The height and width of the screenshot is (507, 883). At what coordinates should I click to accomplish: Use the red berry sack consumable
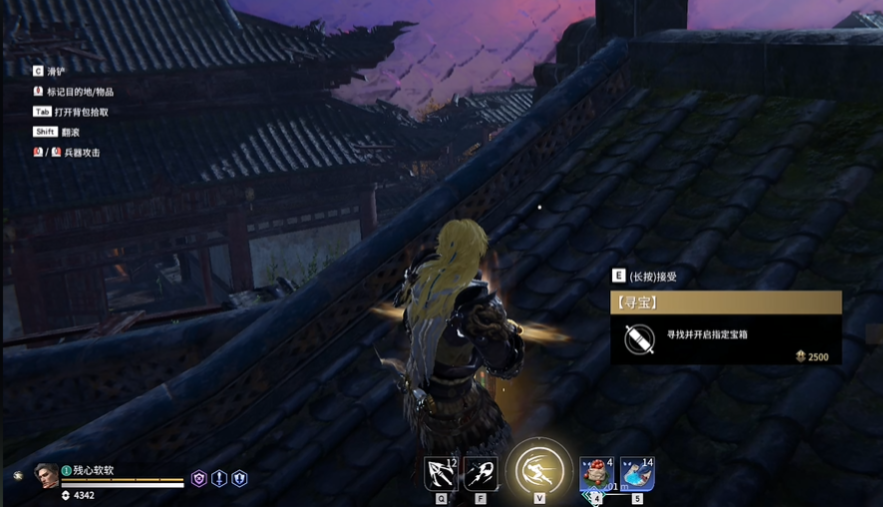(597, 473)
